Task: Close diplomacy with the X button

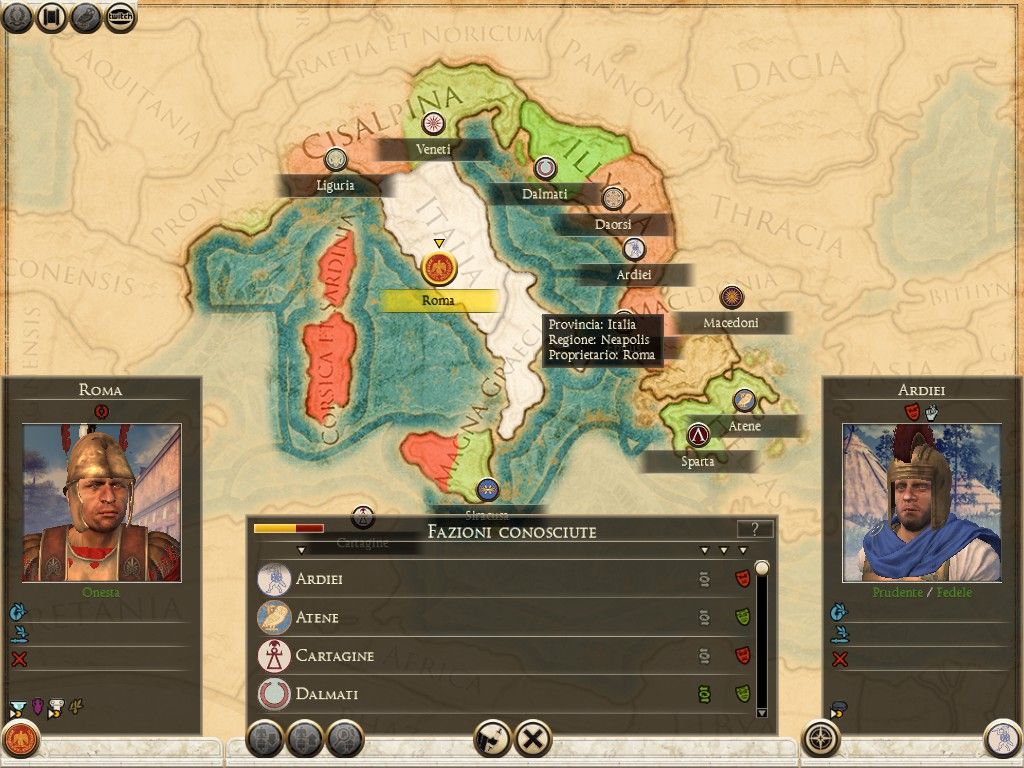Action: (534, 739)
